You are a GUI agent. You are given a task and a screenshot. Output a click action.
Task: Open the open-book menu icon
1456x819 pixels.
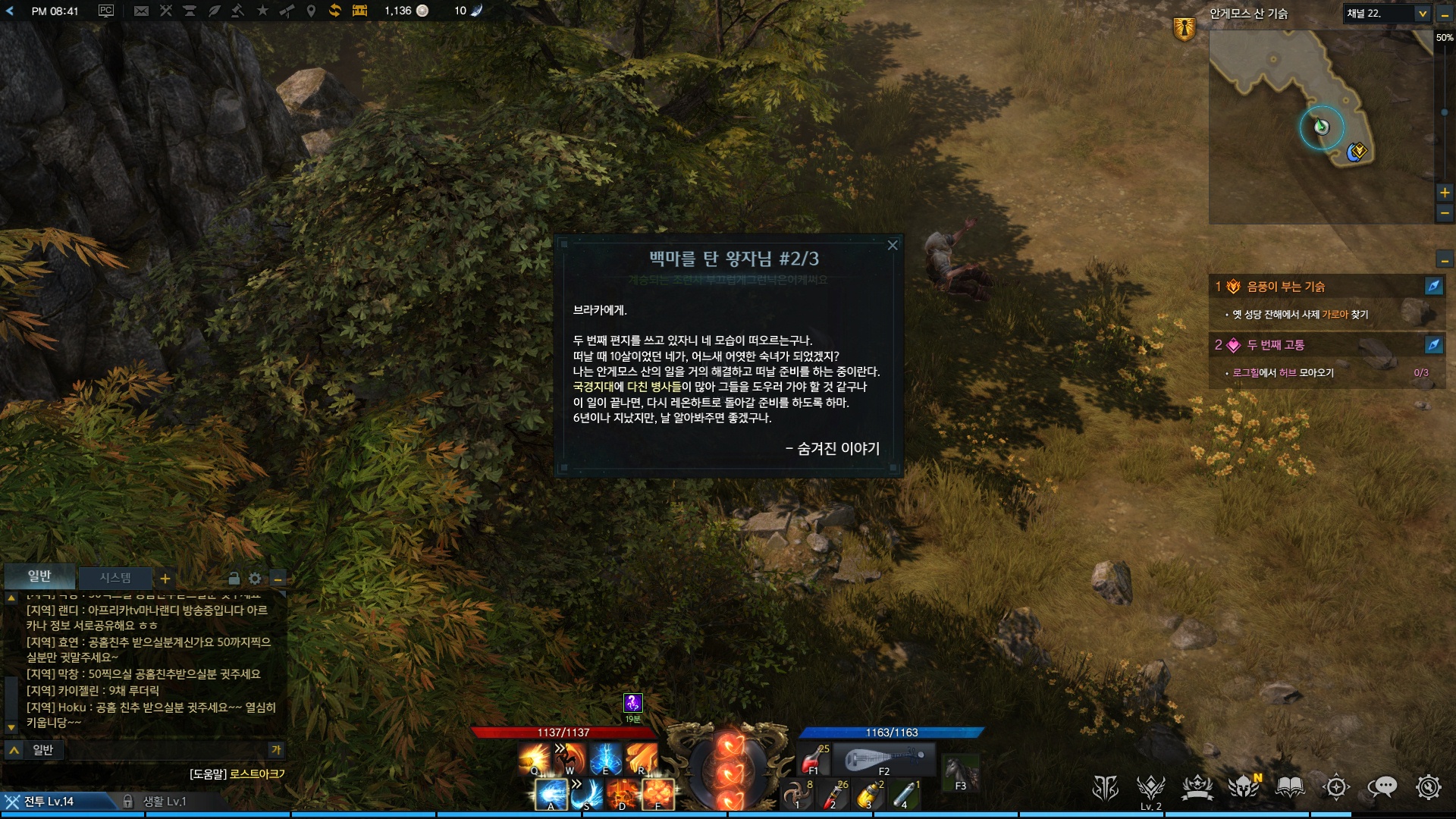tap(1290, 788)
